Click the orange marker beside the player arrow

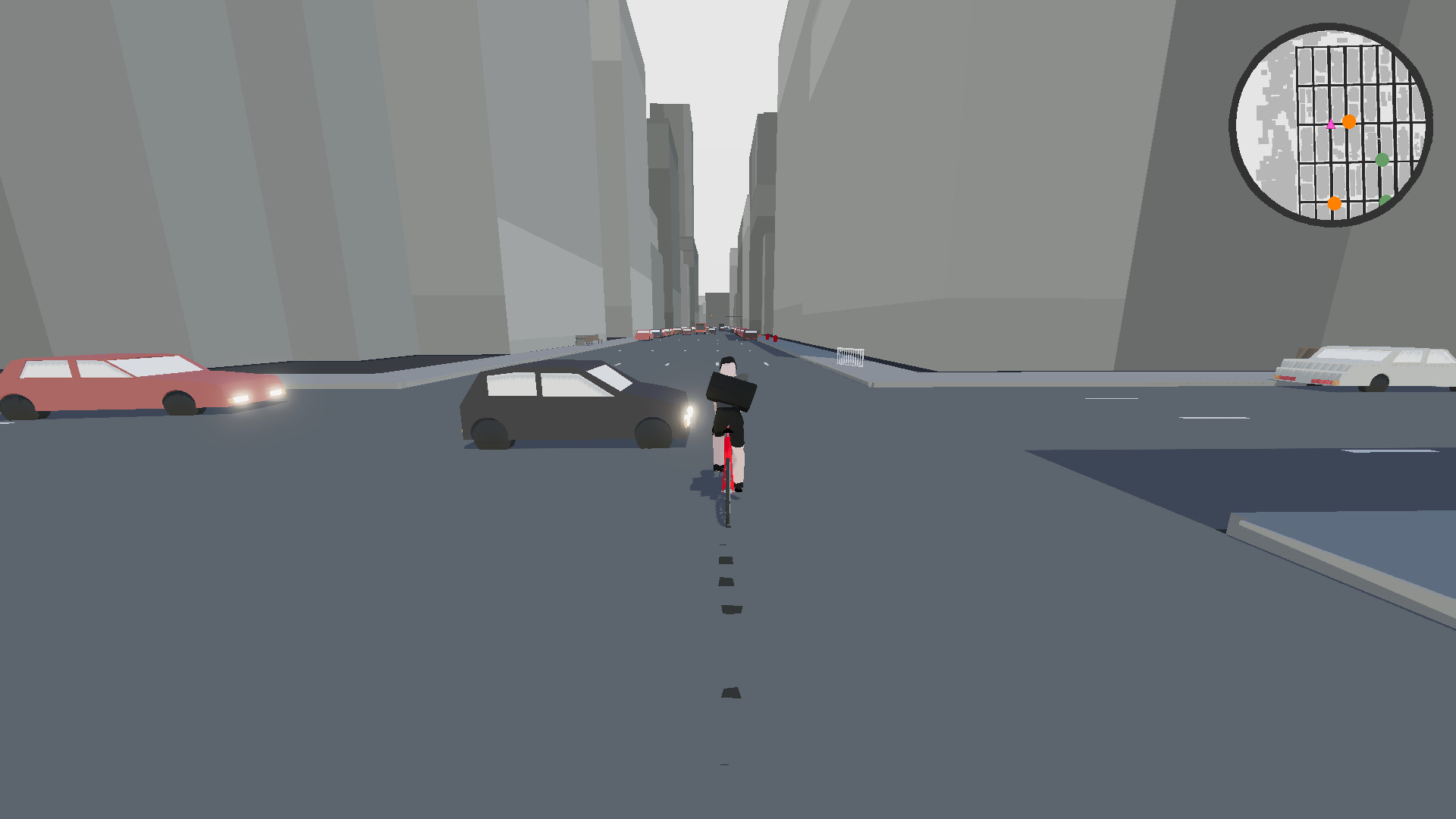[1349, 122]
